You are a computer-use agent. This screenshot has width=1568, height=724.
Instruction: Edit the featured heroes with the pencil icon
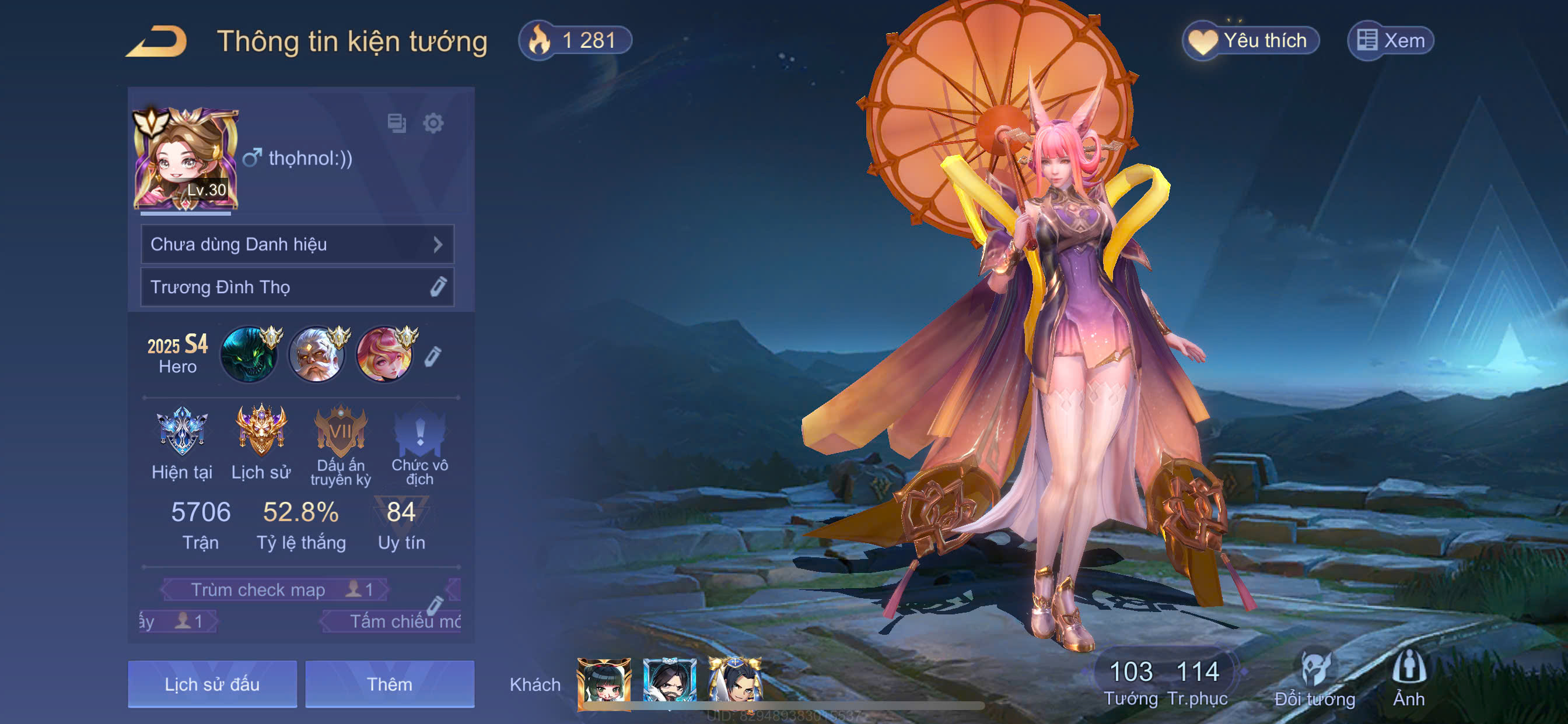(432, 356)
